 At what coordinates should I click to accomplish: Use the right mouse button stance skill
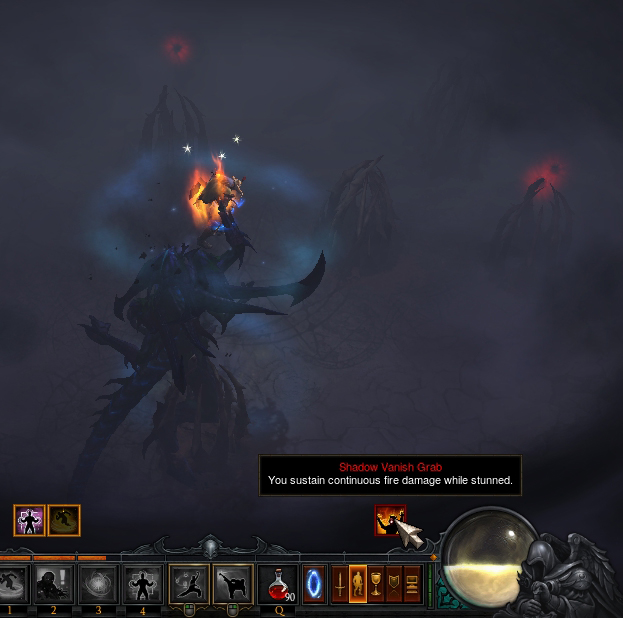(x=233, y=583)
